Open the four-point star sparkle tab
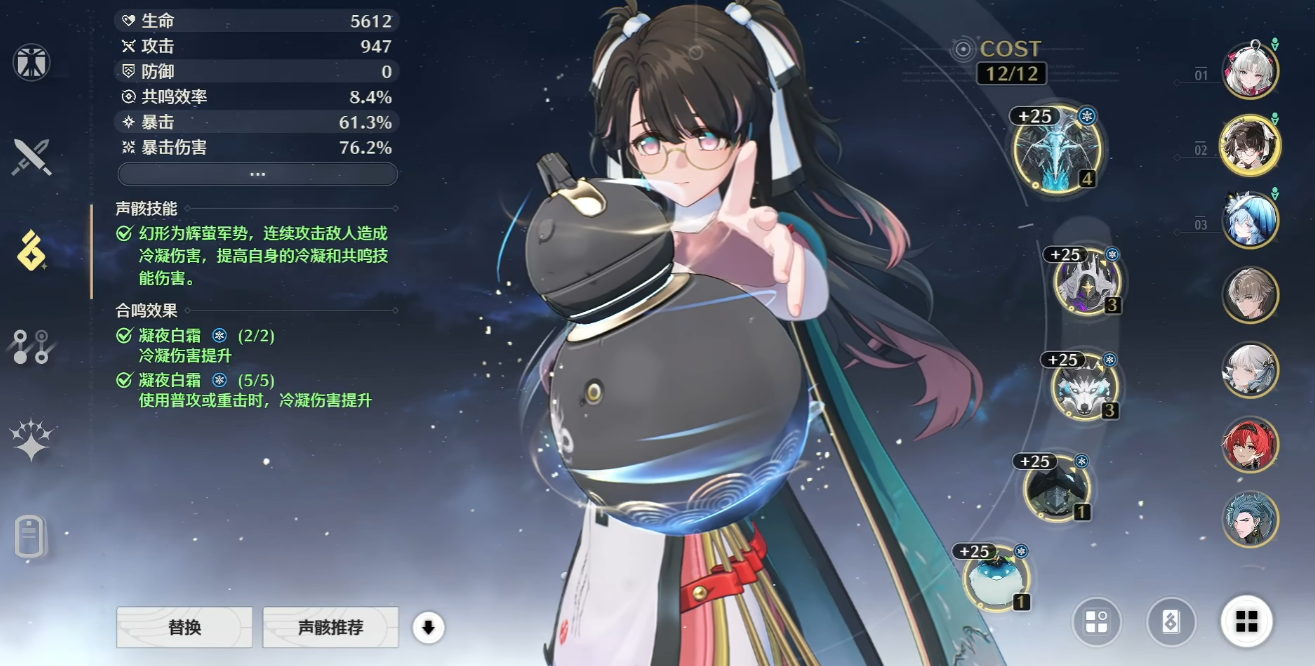The height and width of the screenshot is (666, 1315). (x=31, y=441)
